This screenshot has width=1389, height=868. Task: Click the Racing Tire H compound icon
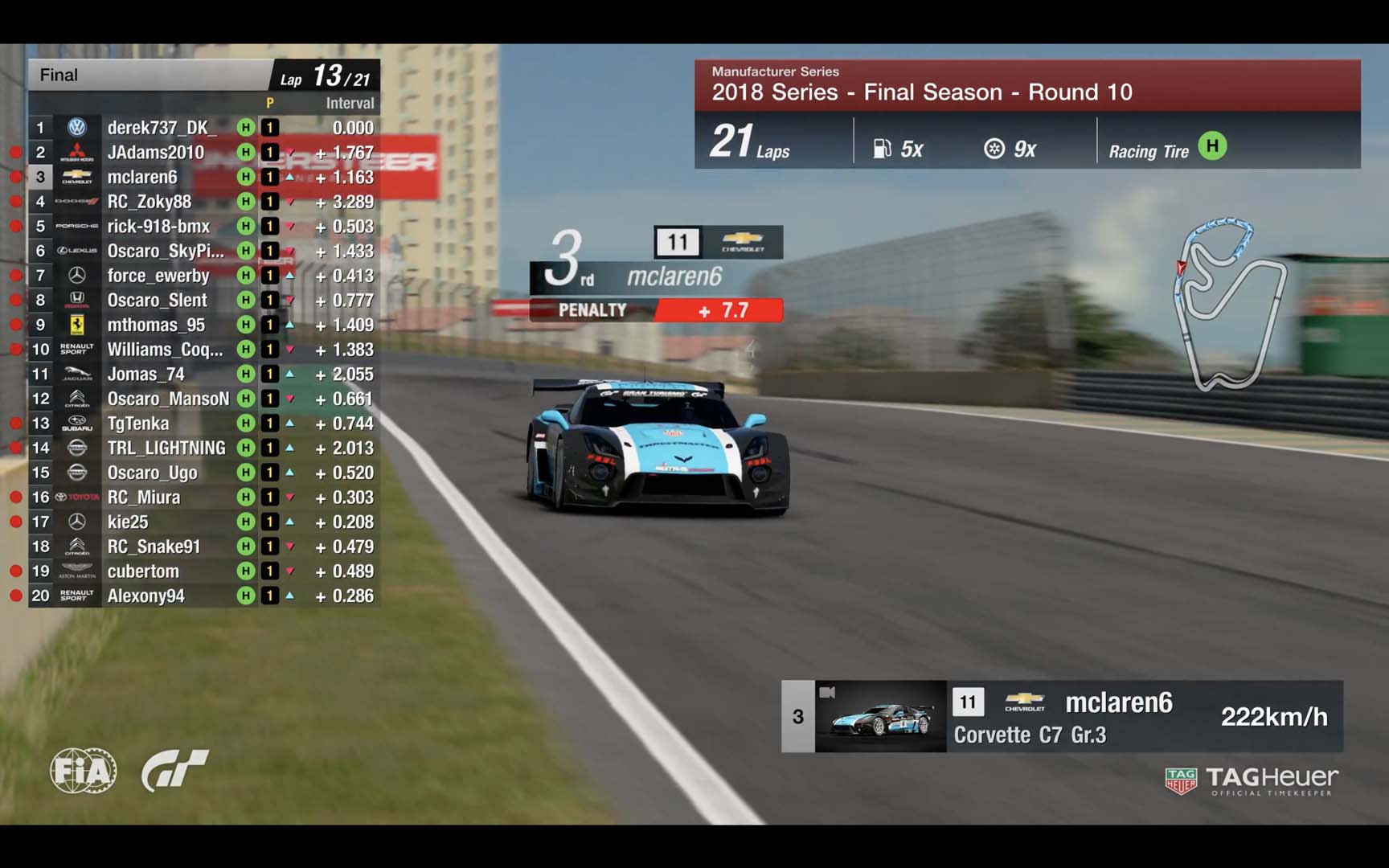[x=1211, y=146]
